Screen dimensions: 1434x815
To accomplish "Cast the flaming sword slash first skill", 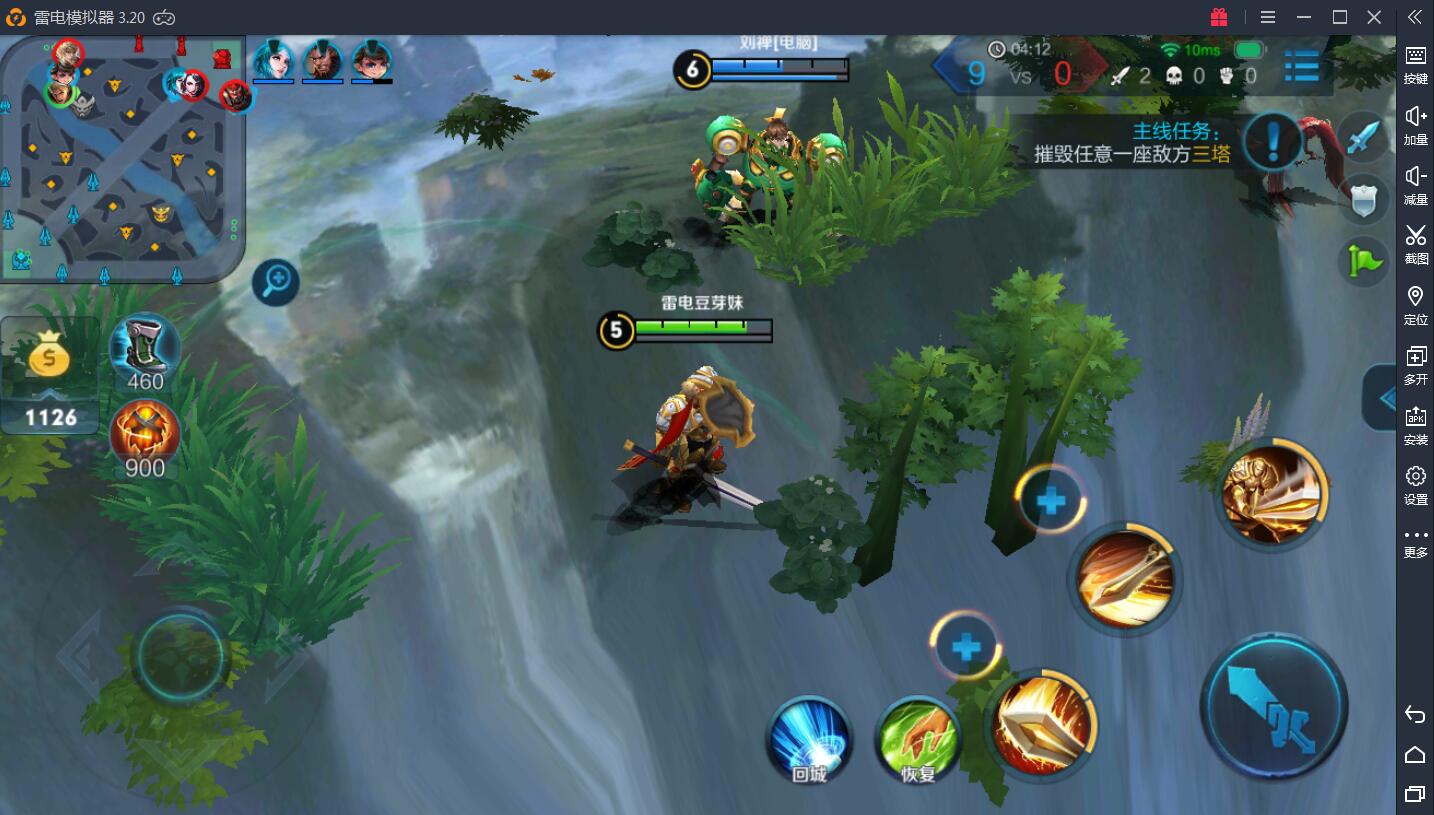I will tap(1042, 723).
